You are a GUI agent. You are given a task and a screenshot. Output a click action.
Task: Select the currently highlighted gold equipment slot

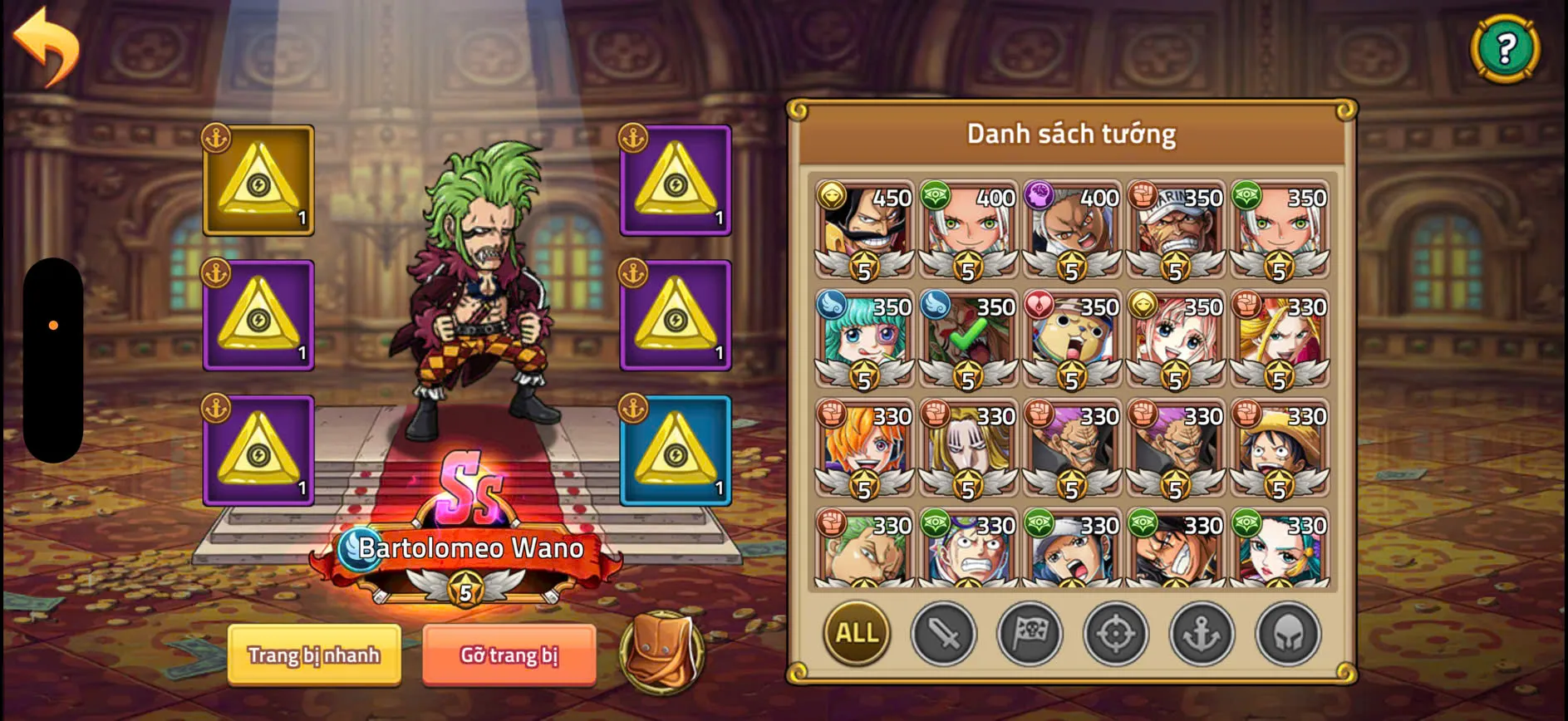pyautogui.click(x=258, y=181)
